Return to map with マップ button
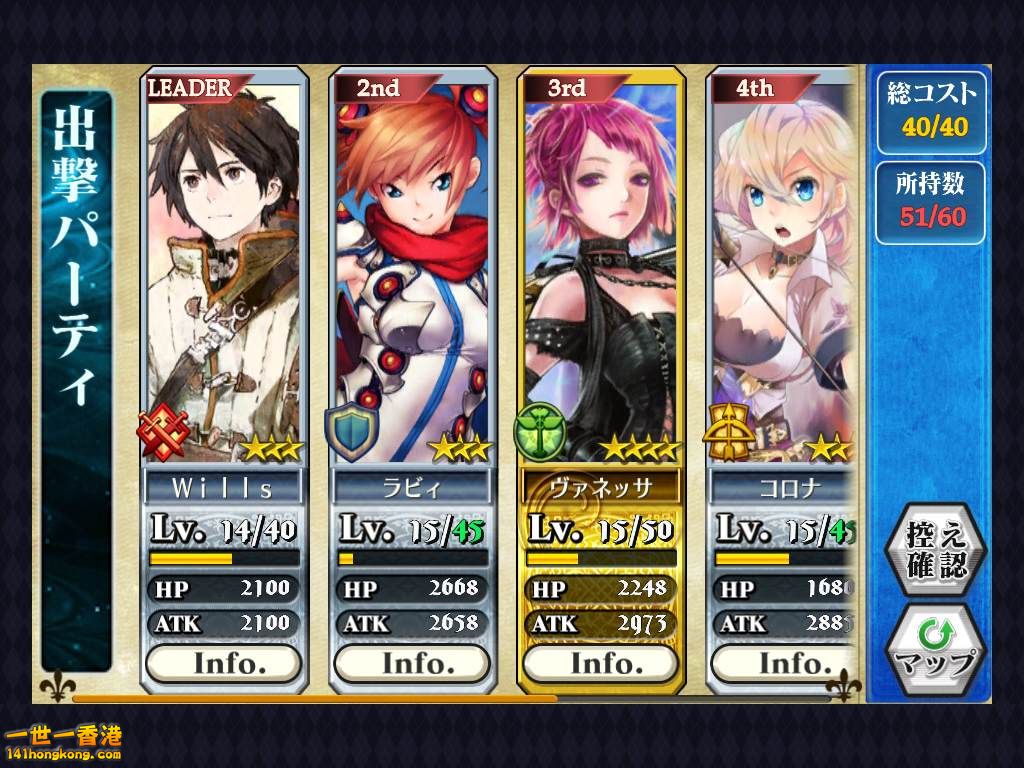This screenshot has height=768, width=1024. click(x=936, y=650)
